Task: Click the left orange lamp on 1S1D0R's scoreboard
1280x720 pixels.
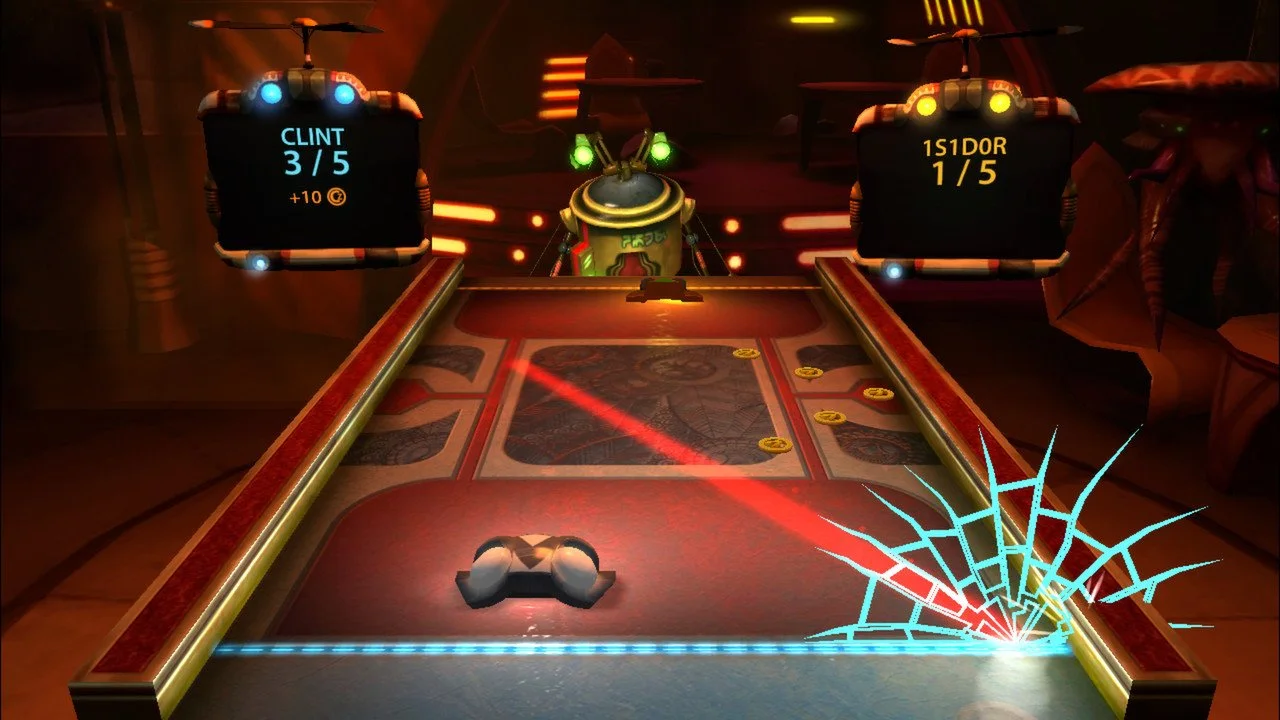Action: point(925,105)
